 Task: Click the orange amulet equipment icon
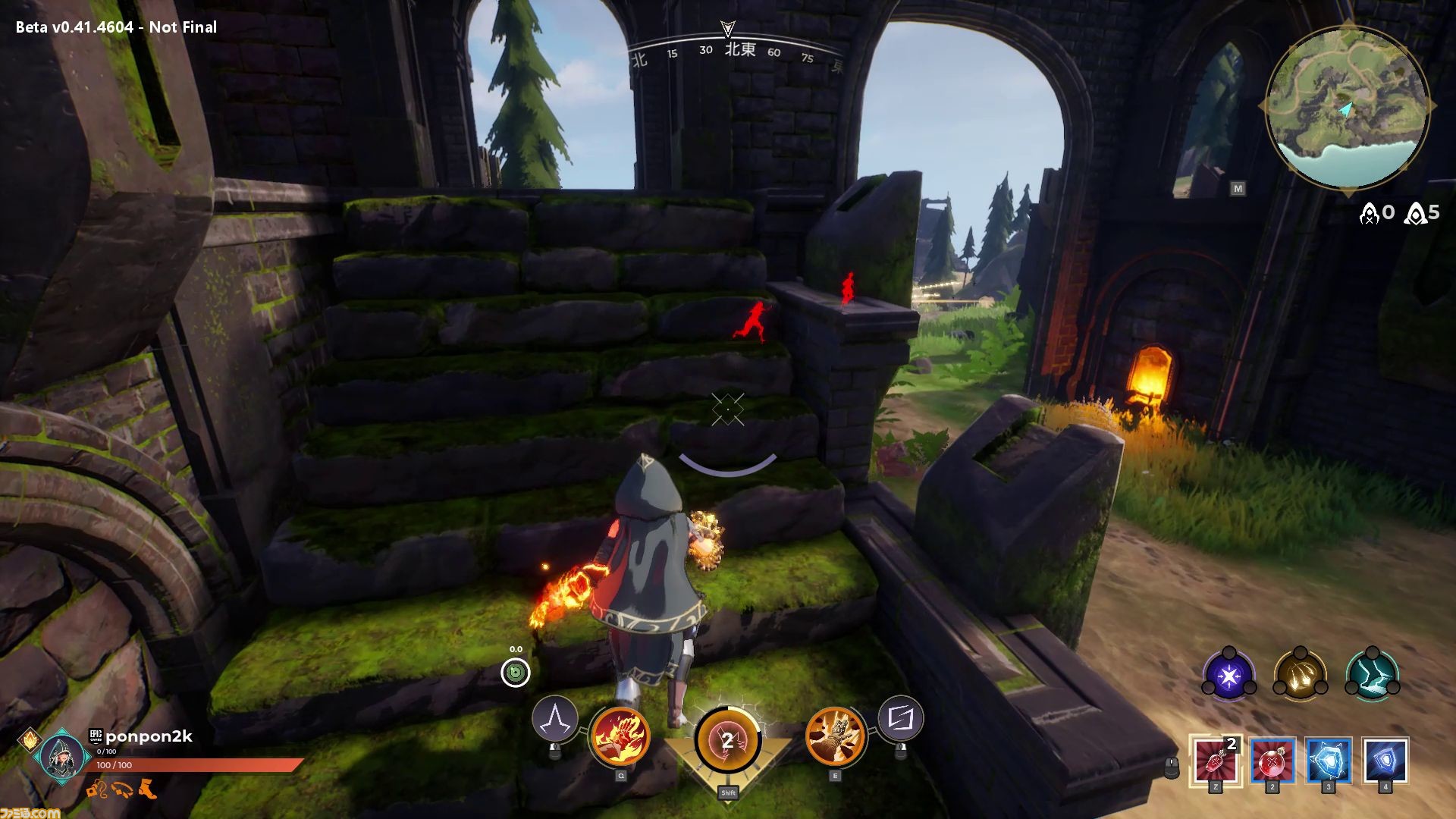point(97,789)
